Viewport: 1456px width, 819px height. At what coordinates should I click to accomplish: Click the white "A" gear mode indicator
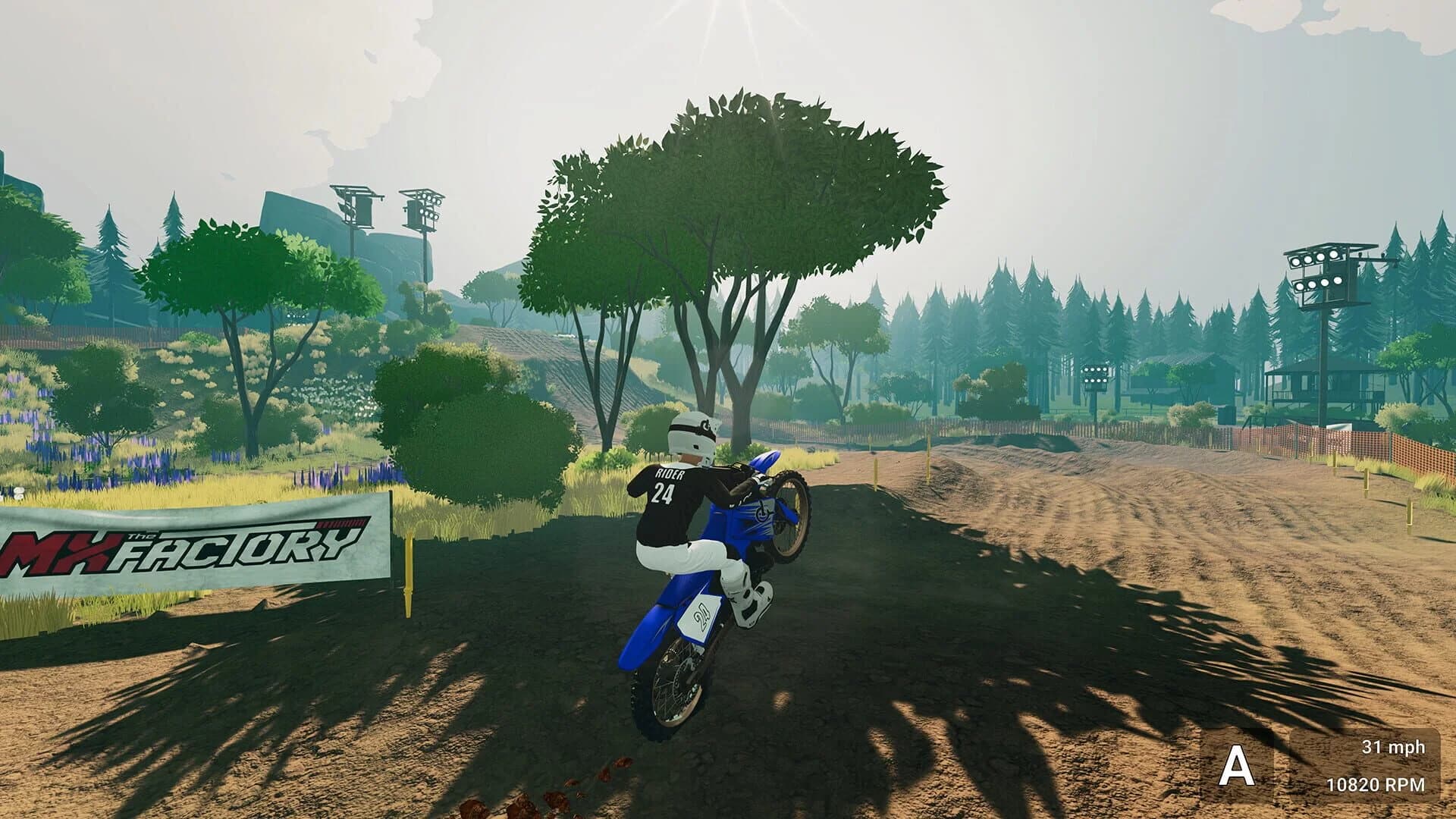[1236, 766]
